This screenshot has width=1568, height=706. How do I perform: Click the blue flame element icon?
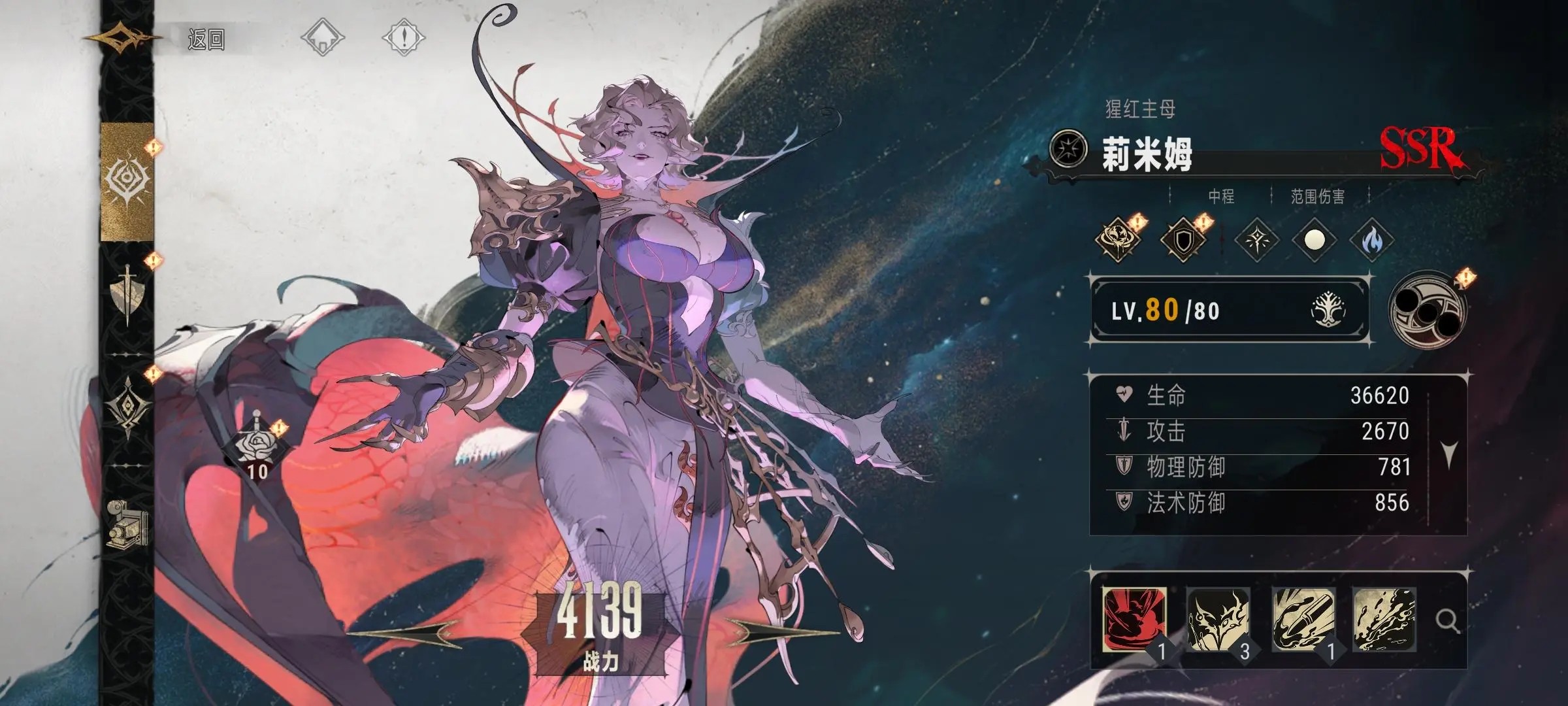(x=1371, y=240)
